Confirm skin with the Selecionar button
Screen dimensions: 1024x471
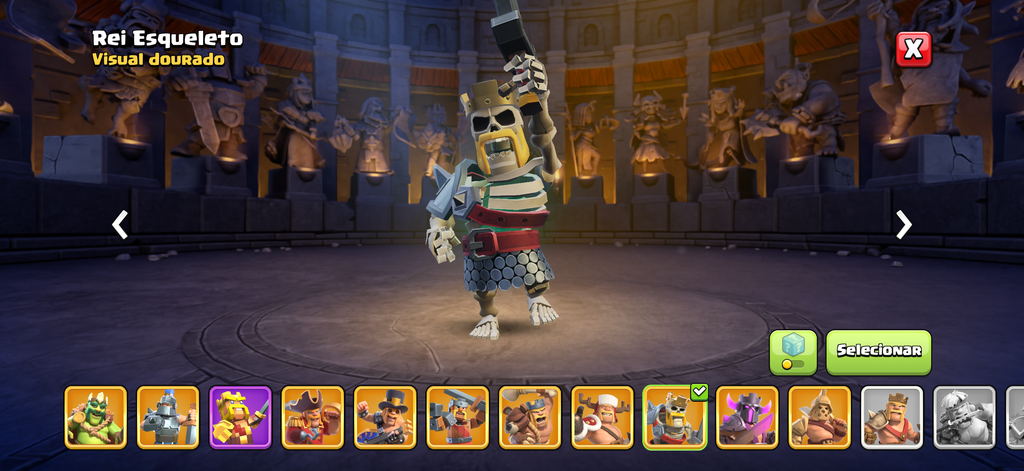878,352
